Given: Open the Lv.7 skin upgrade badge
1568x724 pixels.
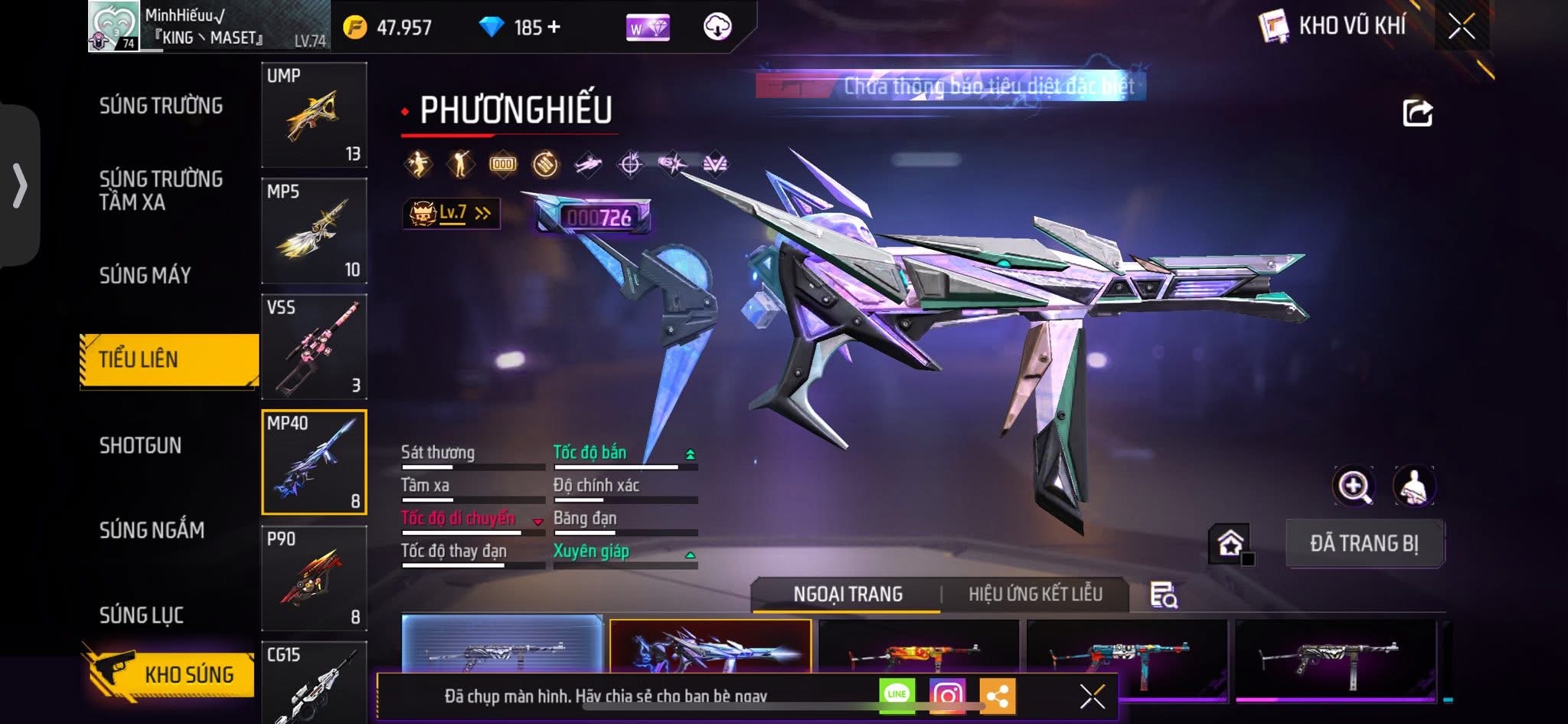Looking at the screenshot, I should [451, 213].
